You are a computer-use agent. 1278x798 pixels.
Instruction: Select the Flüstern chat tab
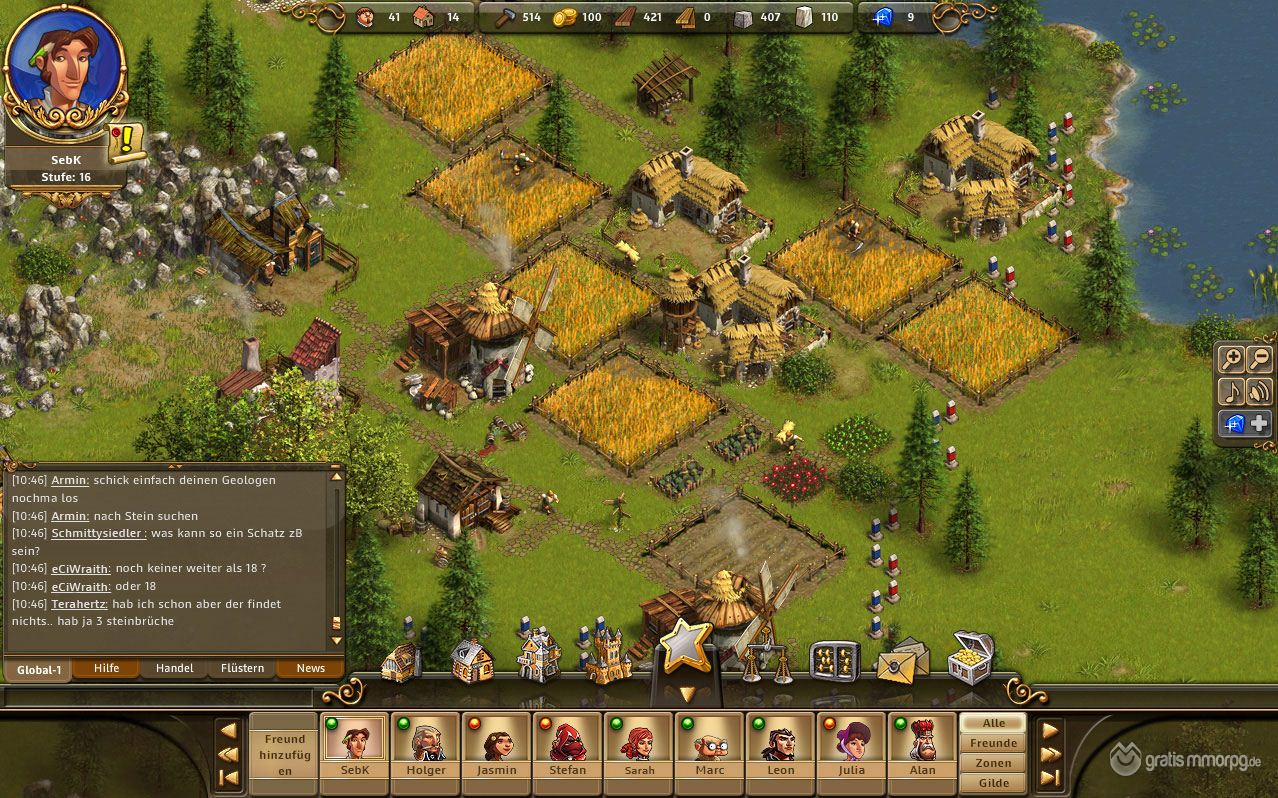tap(242, 668)
